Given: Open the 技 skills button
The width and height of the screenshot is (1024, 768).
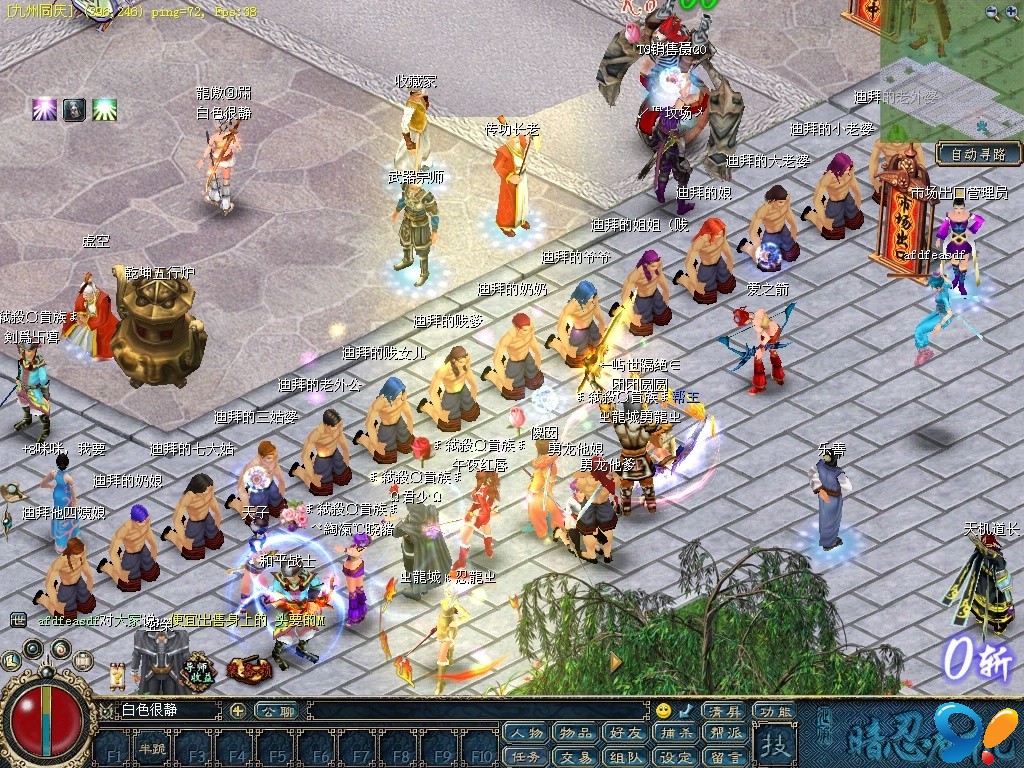Looking at the screenshot, I should (x=775, y=744).
